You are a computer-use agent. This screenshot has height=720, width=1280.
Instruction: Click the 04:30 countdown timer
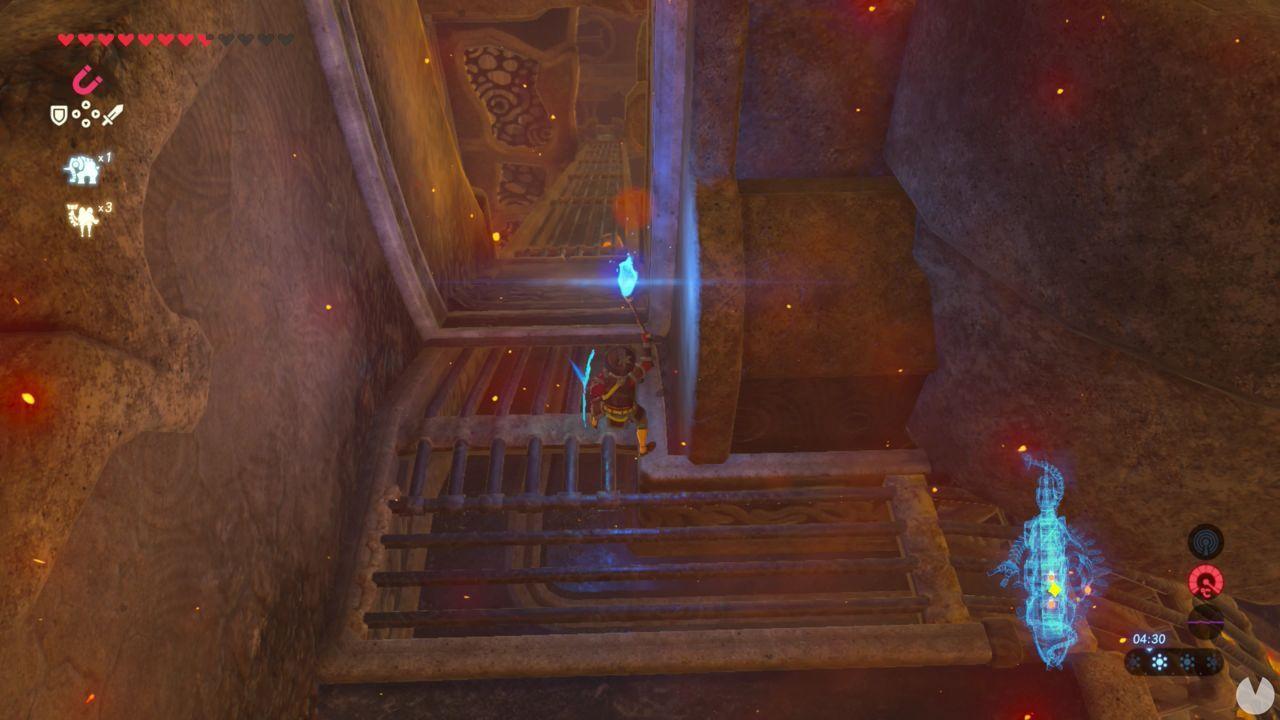click(1149, 639)
